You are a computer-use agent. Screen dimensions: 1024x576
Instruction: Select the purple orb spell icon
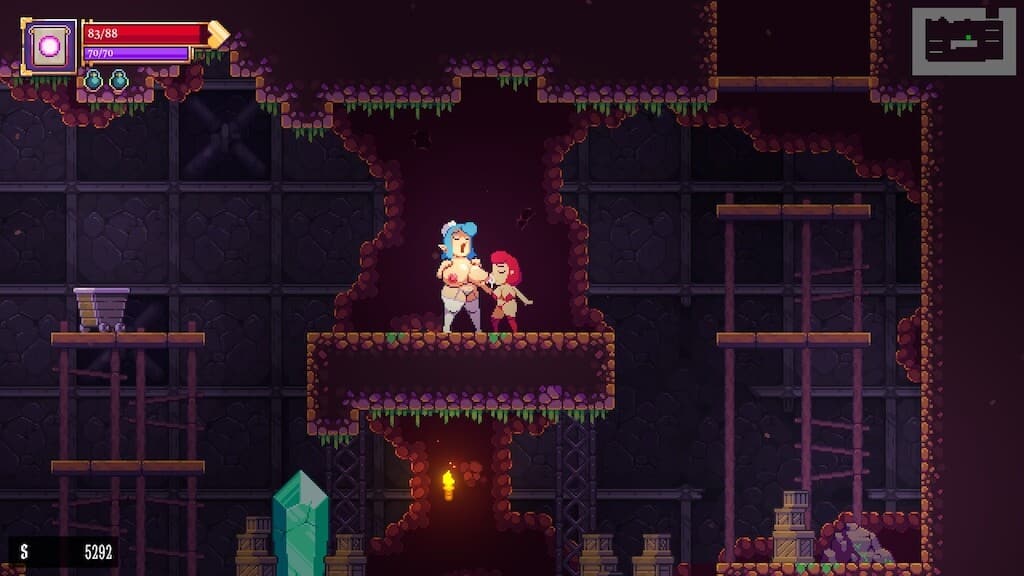pyautogui.click(x=49, y=45)
